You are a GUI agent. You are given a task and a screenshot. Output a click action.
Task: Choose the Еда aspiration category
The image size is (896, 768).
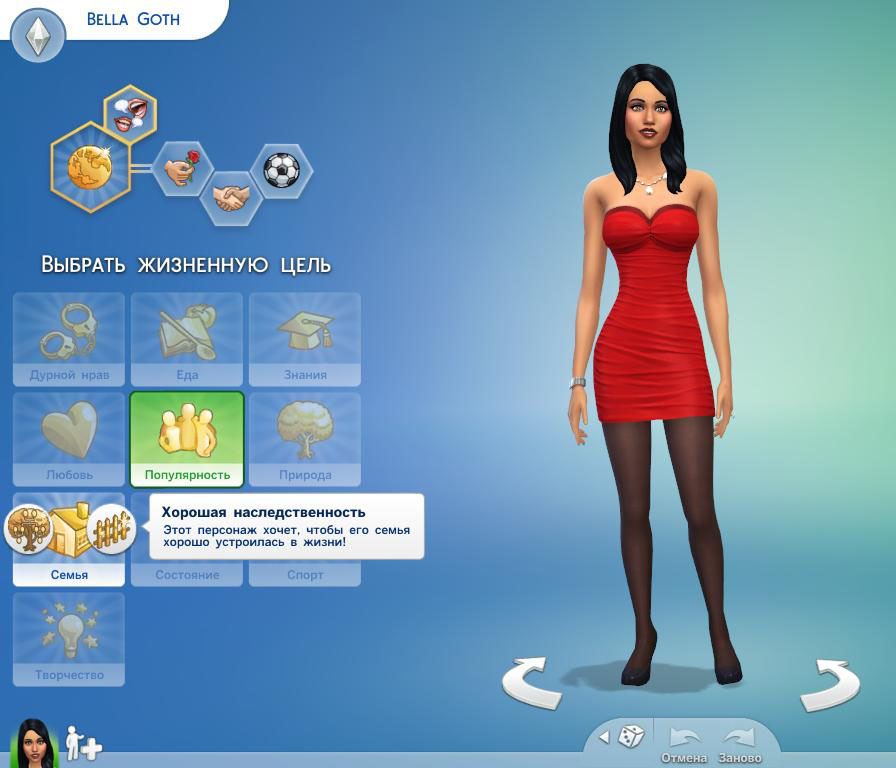coord(187,339)
